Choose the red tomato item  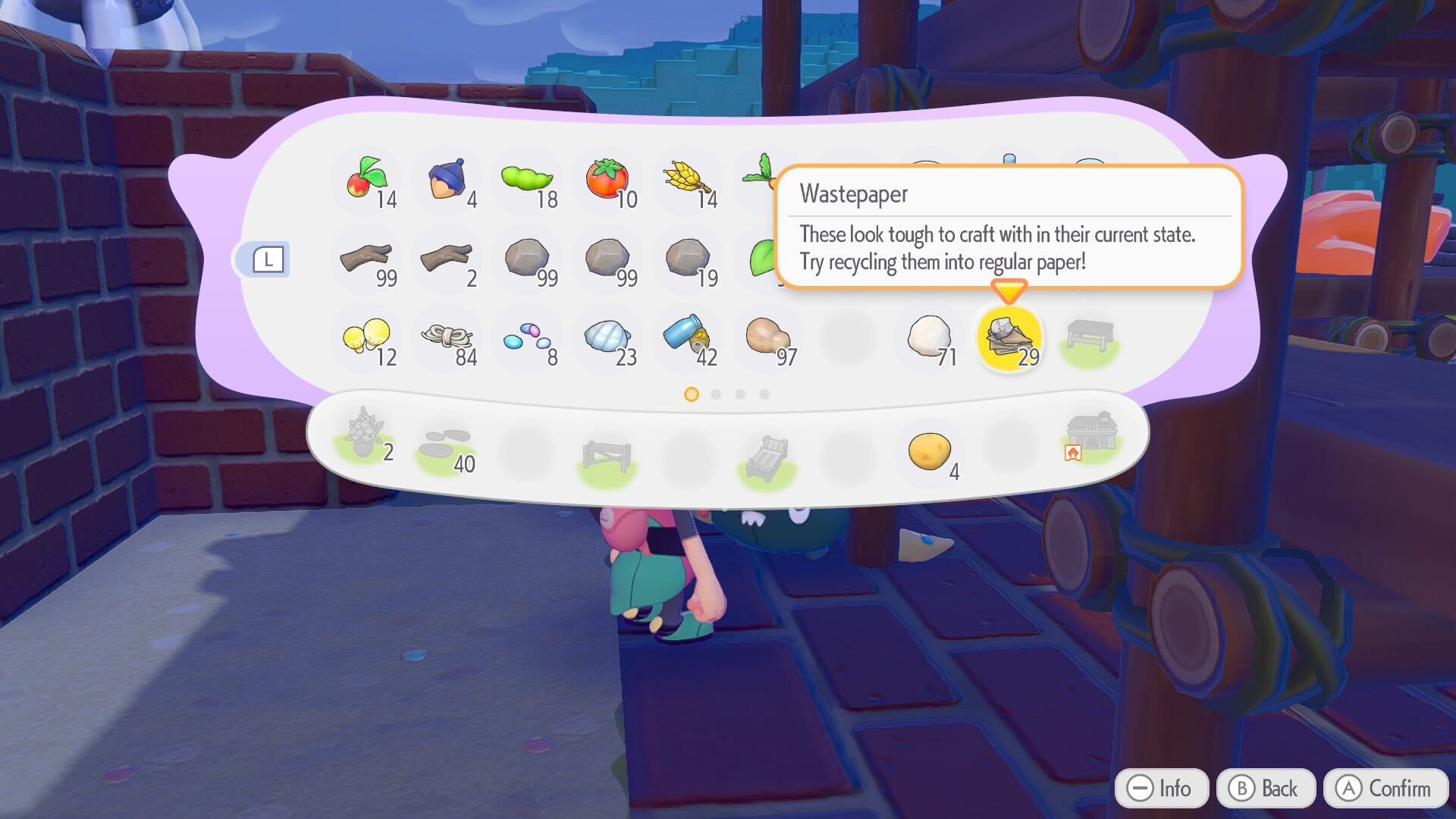click(608, 180)
